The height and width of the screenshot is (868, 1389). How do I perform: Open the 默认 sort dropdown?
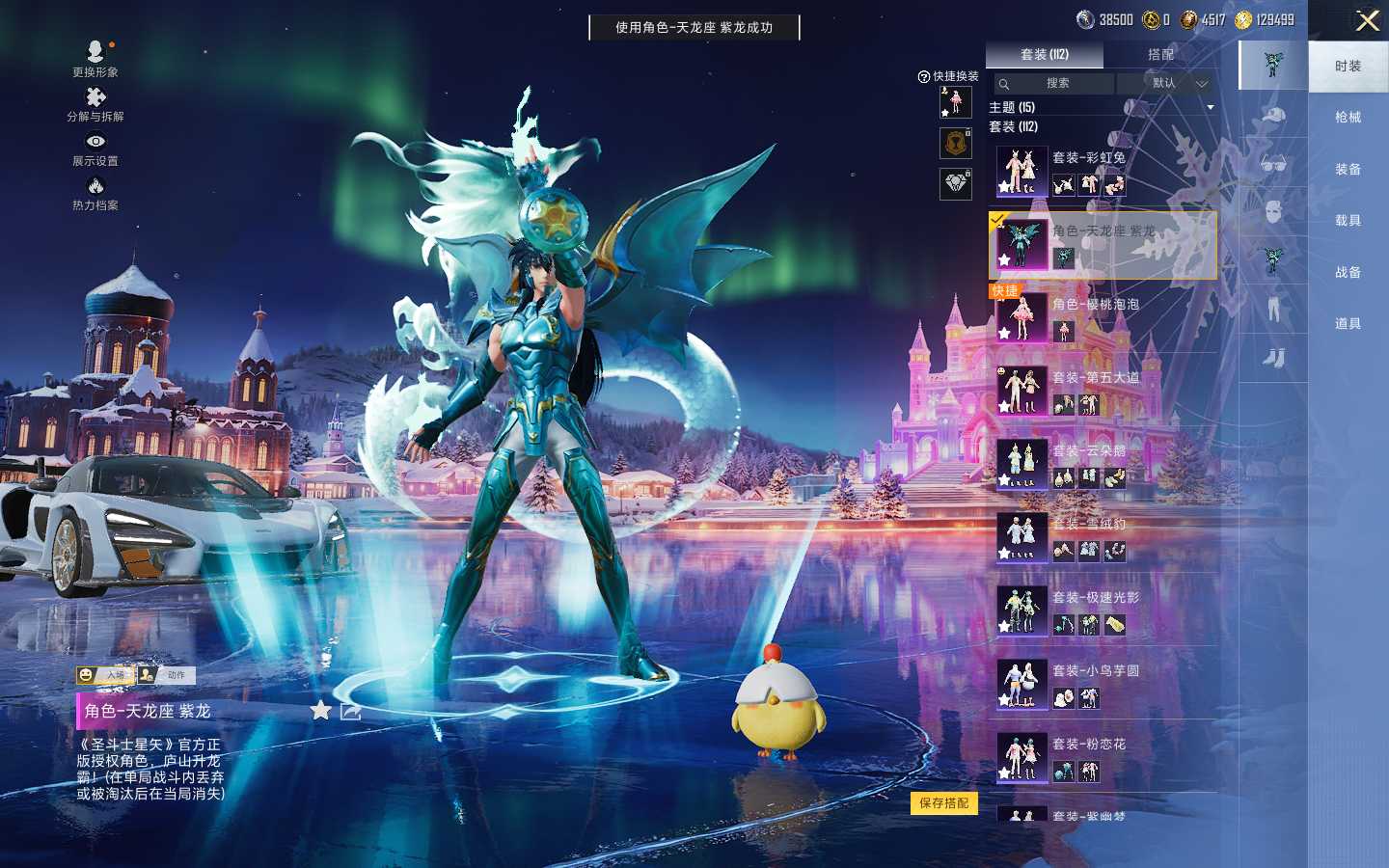pos(1169,84)
